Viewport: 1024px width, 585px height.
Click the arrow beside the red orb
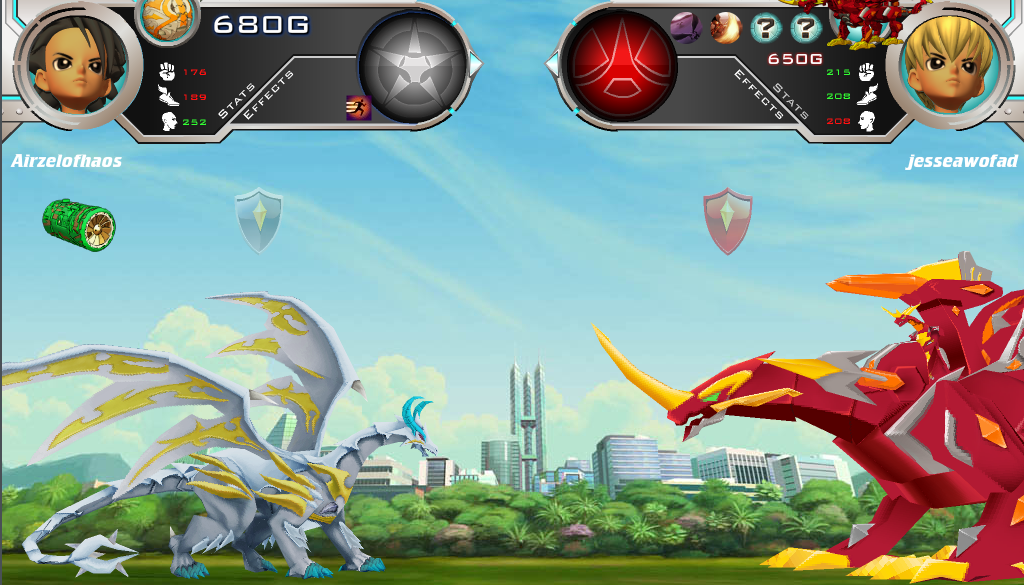pos(551,65)
